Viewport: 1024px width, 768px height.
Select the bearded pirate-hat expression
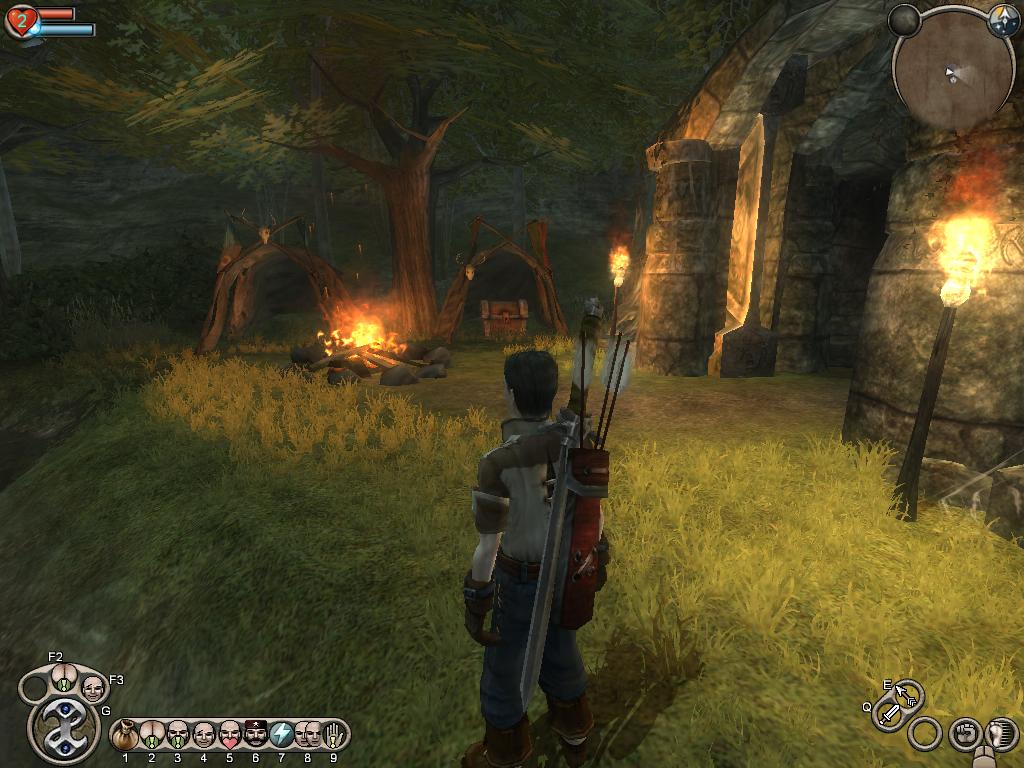pos(255,735)
